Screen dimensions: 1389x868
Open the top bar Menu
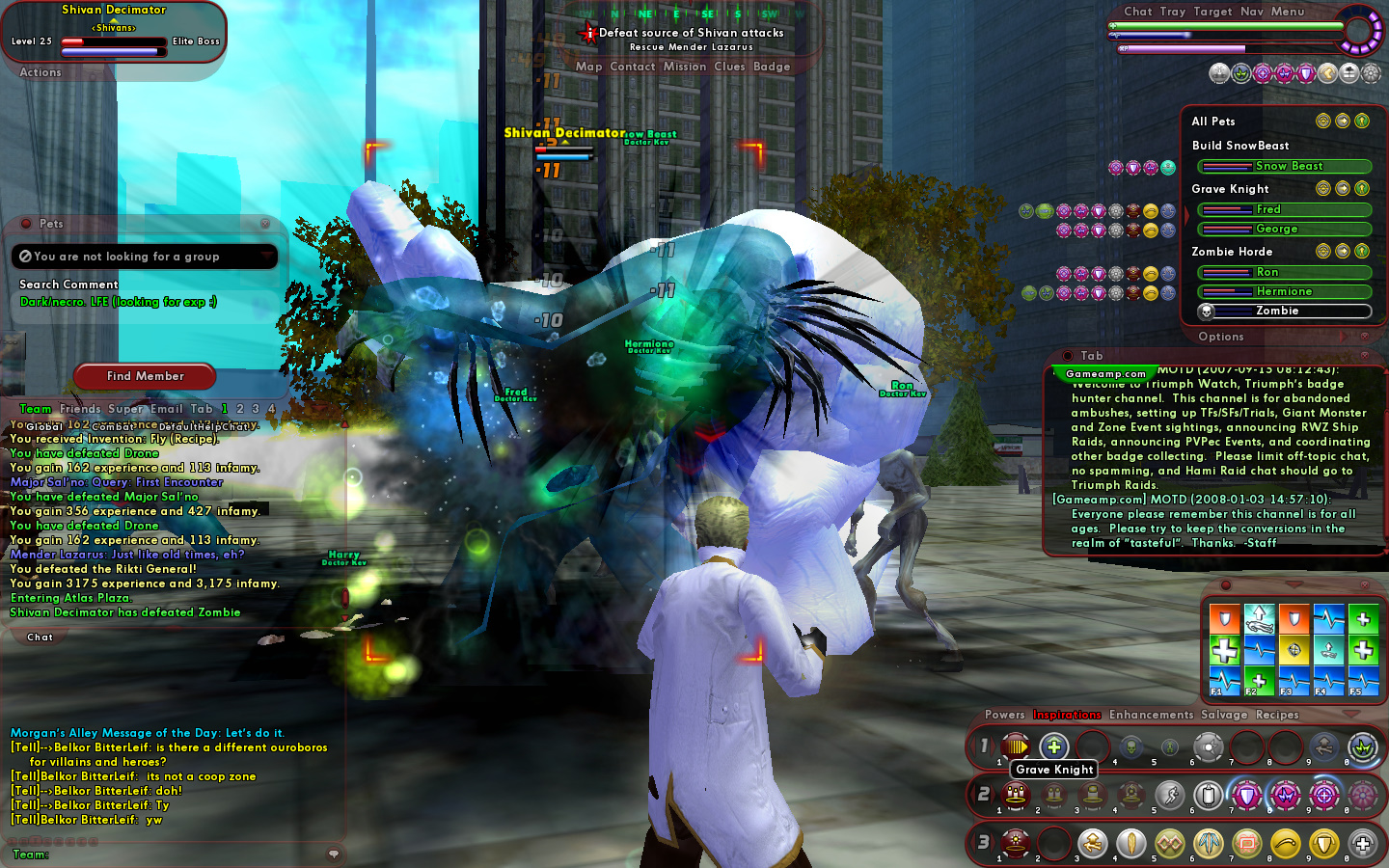(1288, 12)
